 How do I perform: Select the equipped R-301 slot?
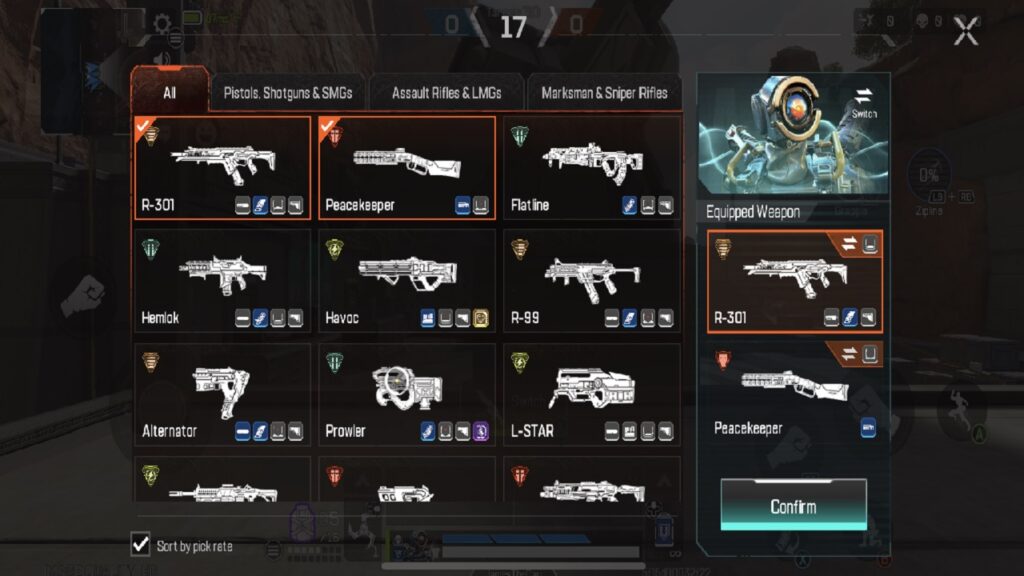coord(795,282)
